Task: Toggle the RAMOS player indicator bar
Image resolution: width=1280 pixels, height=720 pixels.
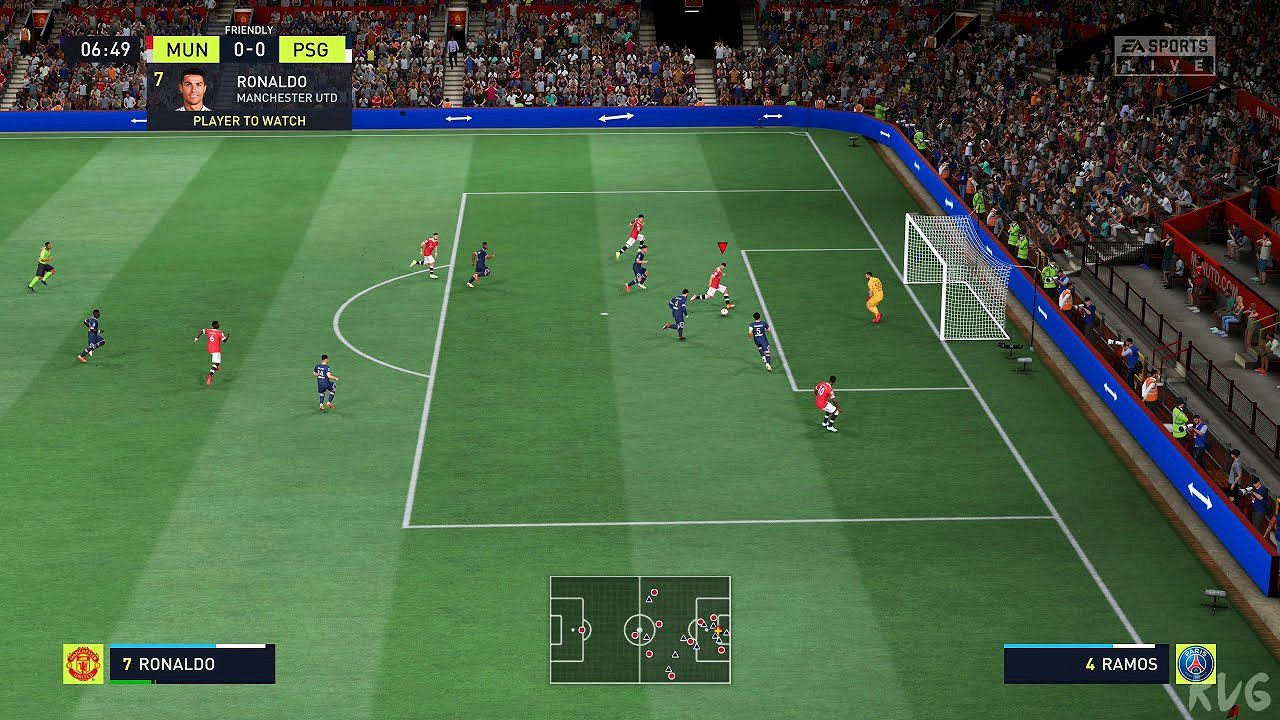Action: pyautogui.click(x=1085, y=661)
